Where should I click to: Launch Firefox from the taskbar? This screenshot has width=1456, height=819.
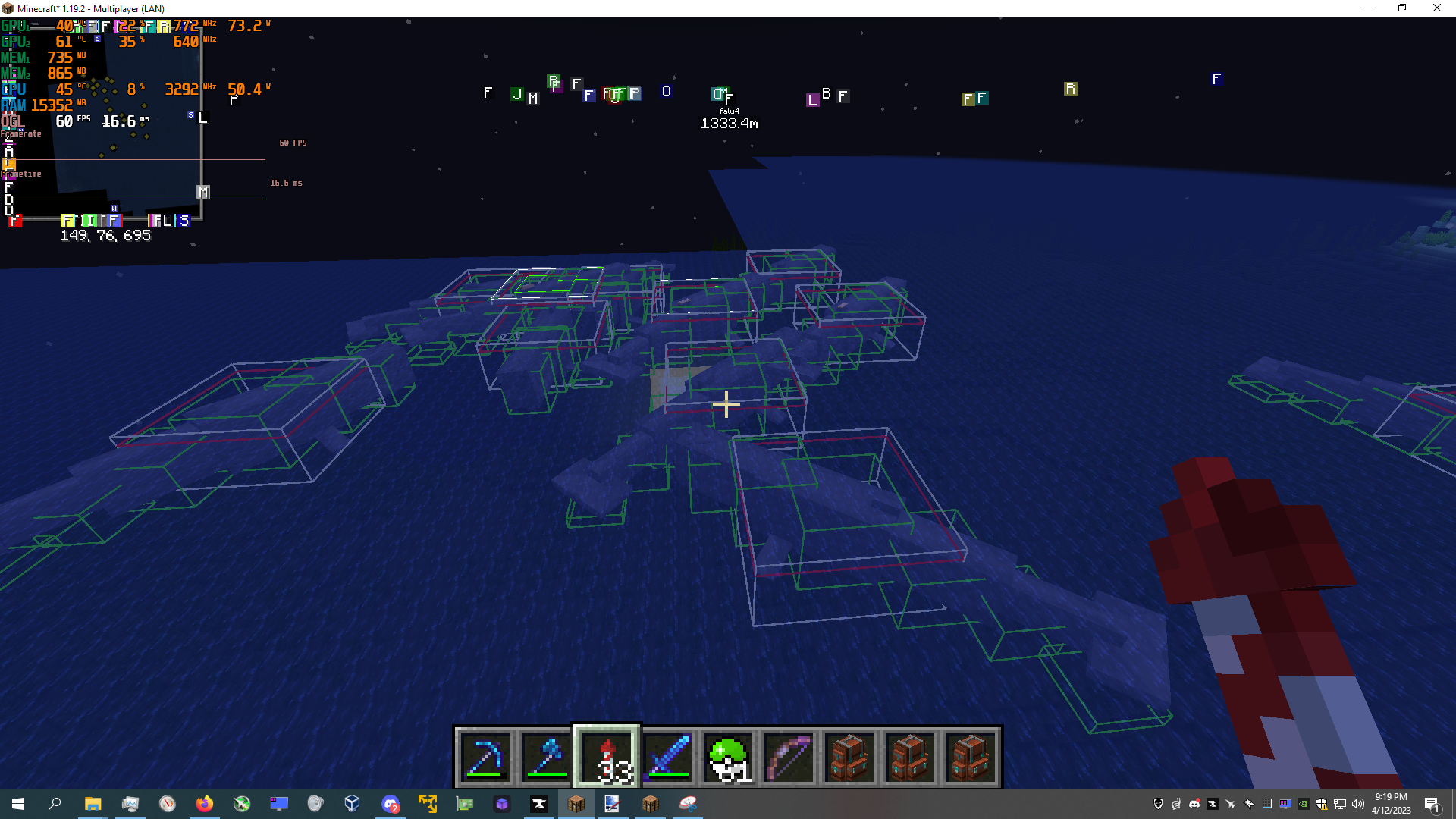[205, 805]
